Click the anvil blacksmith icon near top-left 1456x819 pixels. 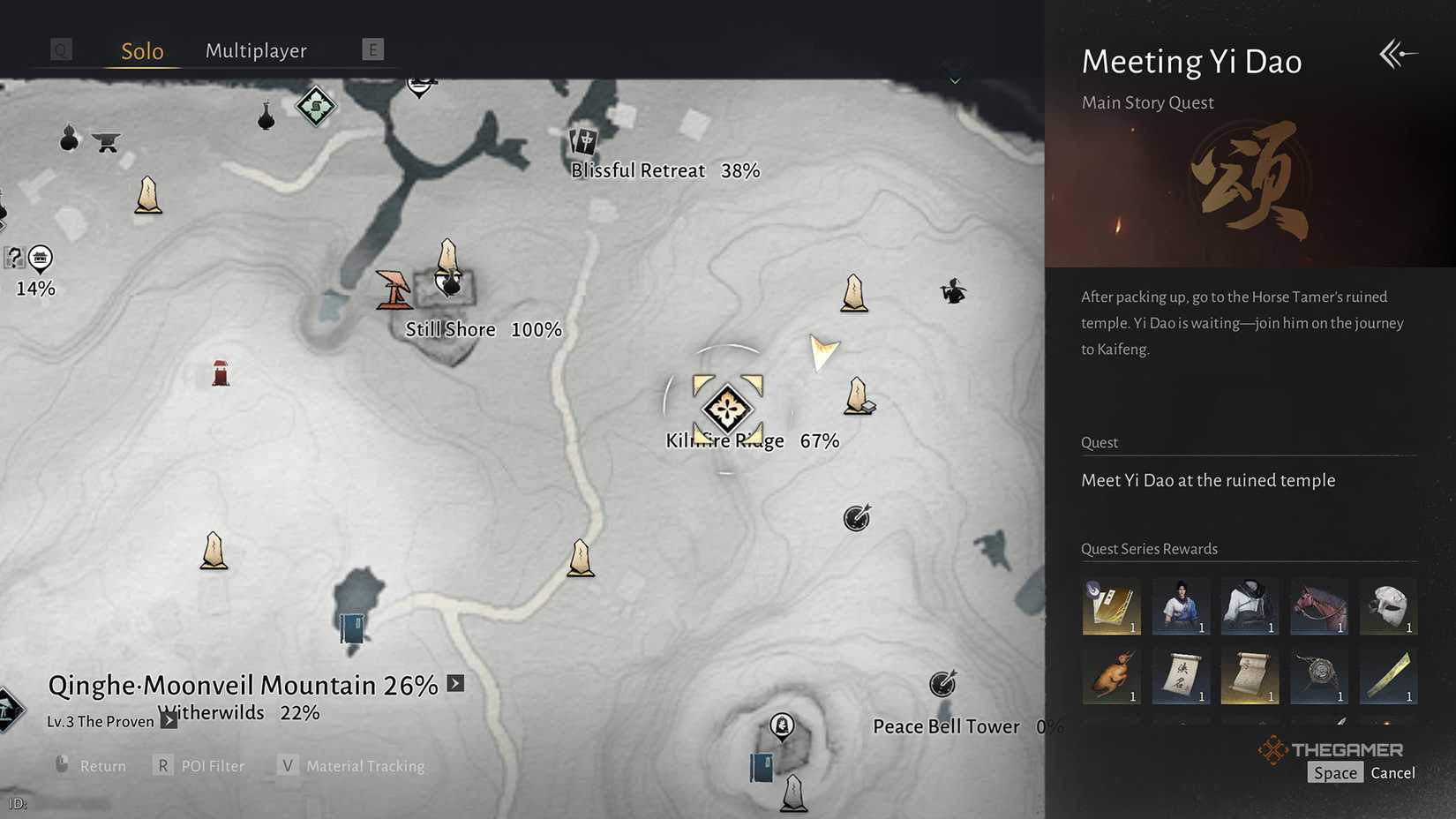[106, 143]
